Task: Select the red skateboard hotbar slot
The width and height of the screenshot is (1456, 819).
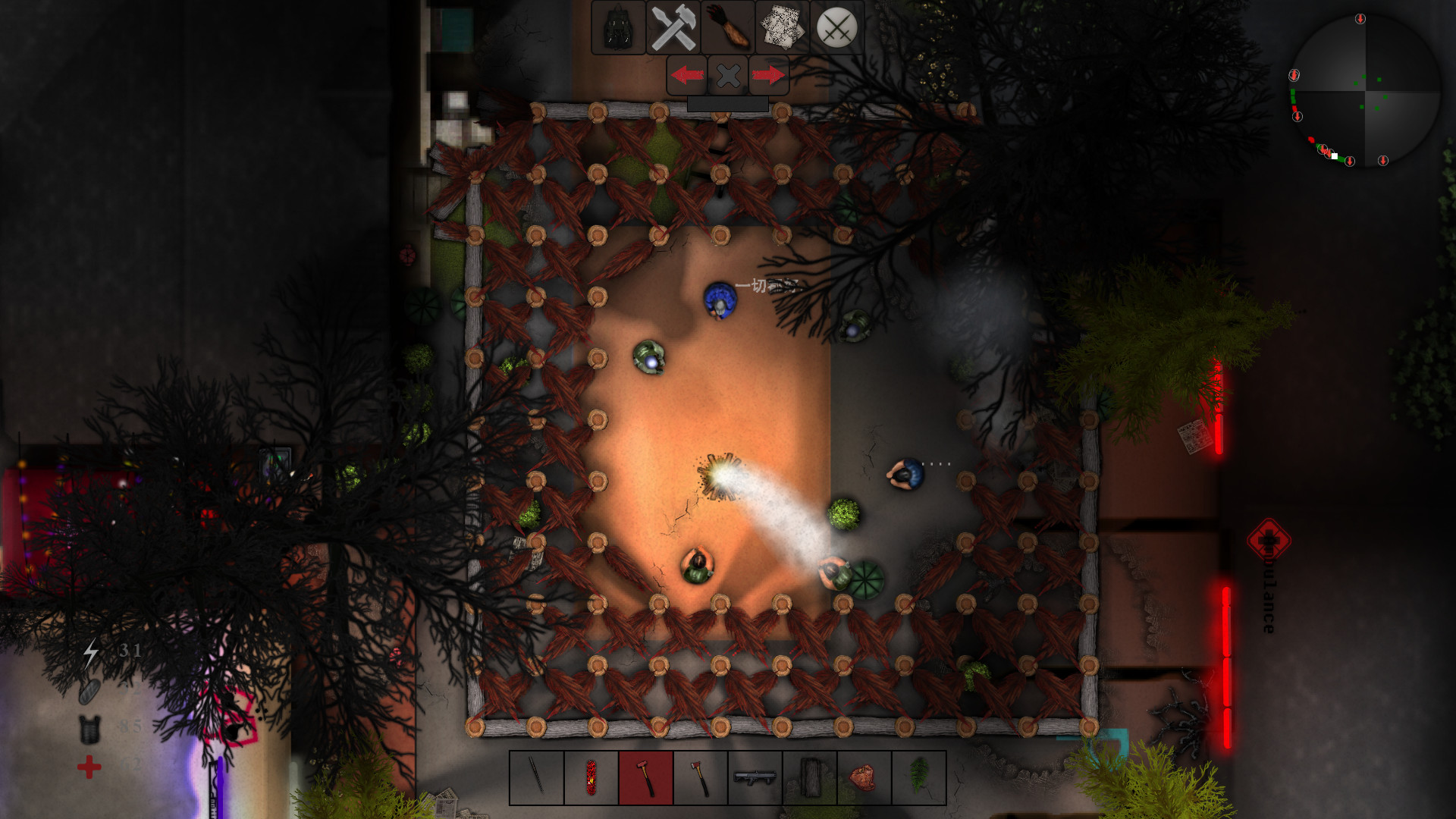Action: [x=591, y=778]
